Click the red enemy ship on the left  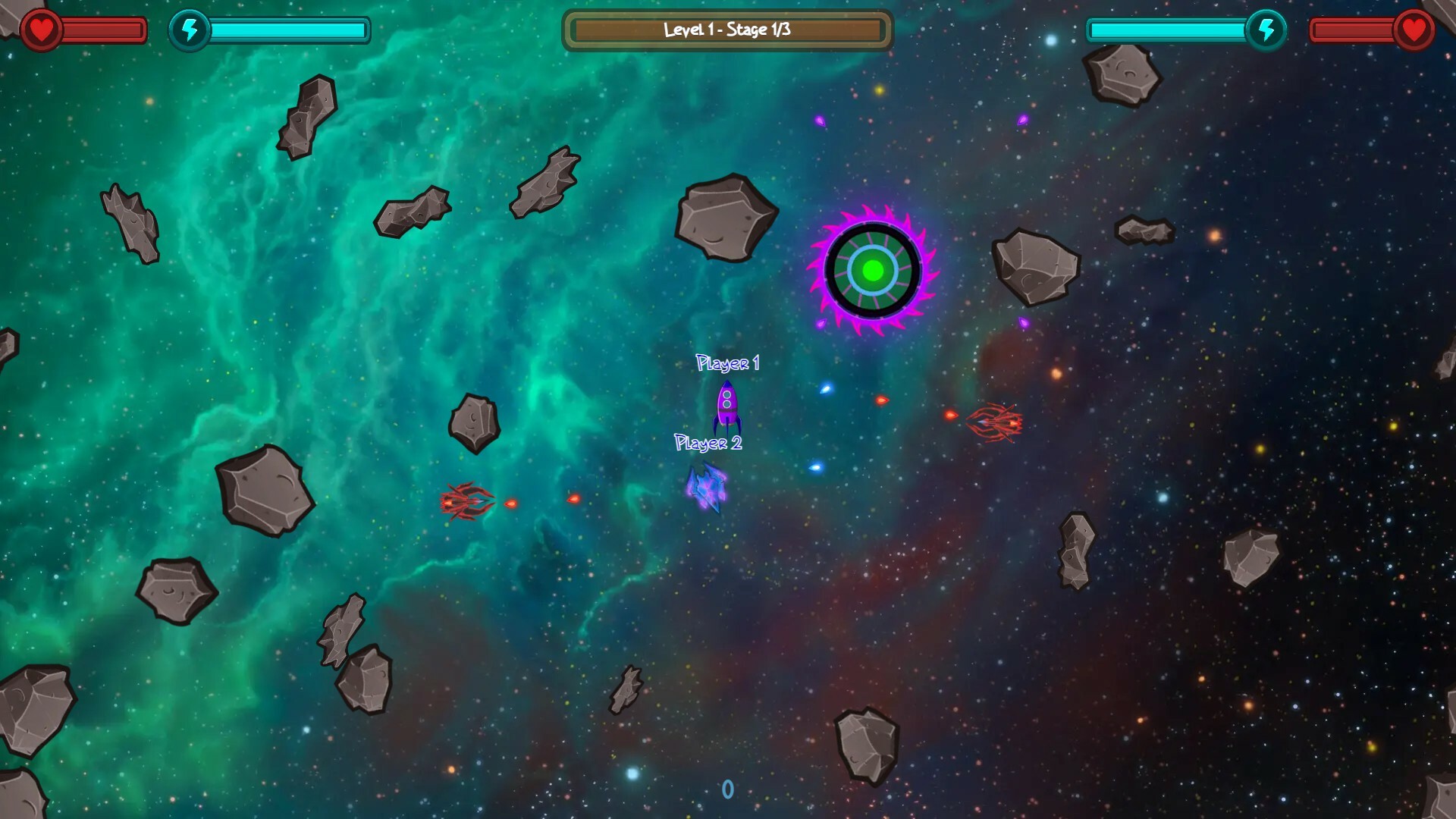(x=464, y=502)
